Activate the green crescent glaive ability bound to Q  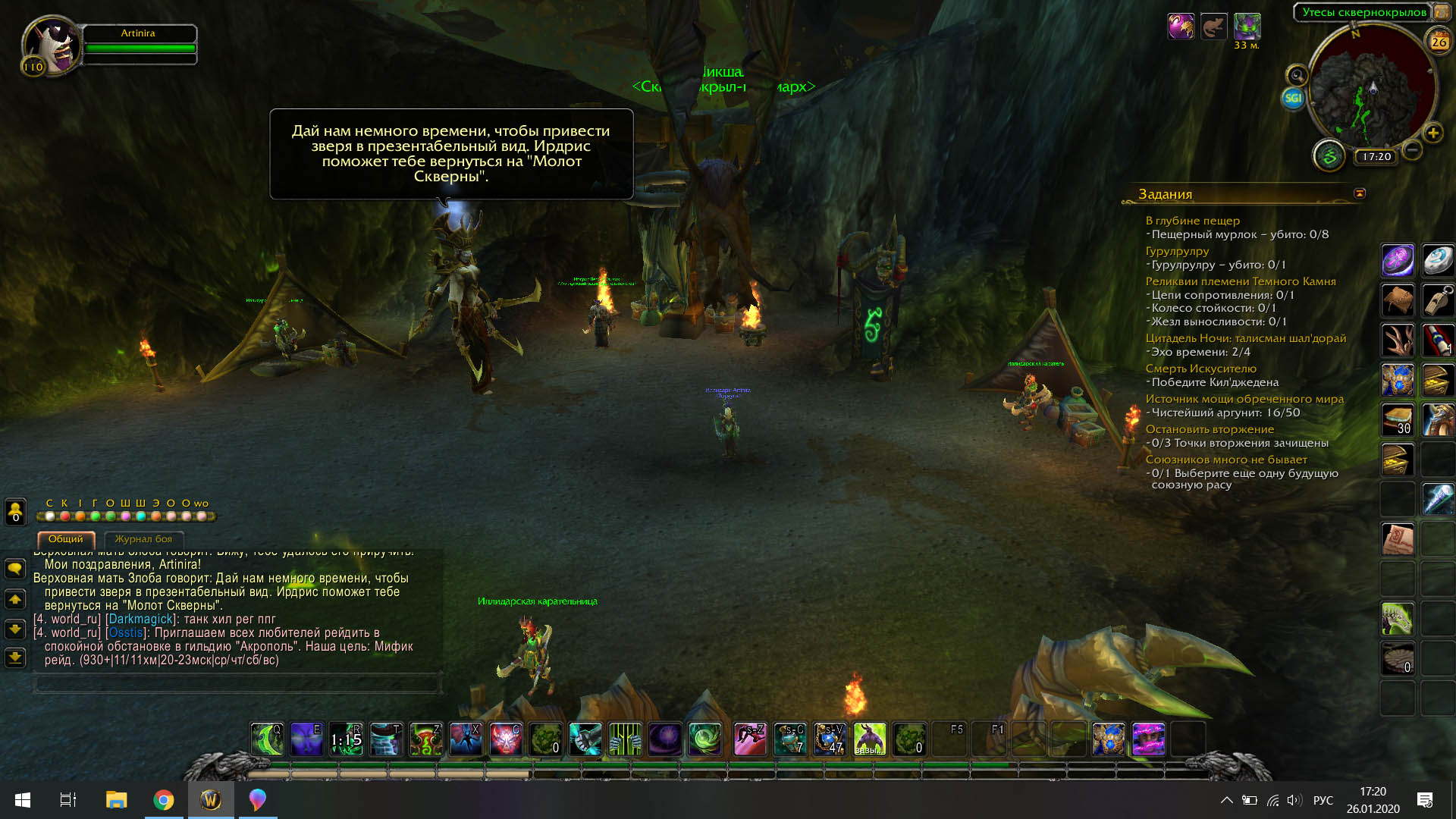coord(267,739)
